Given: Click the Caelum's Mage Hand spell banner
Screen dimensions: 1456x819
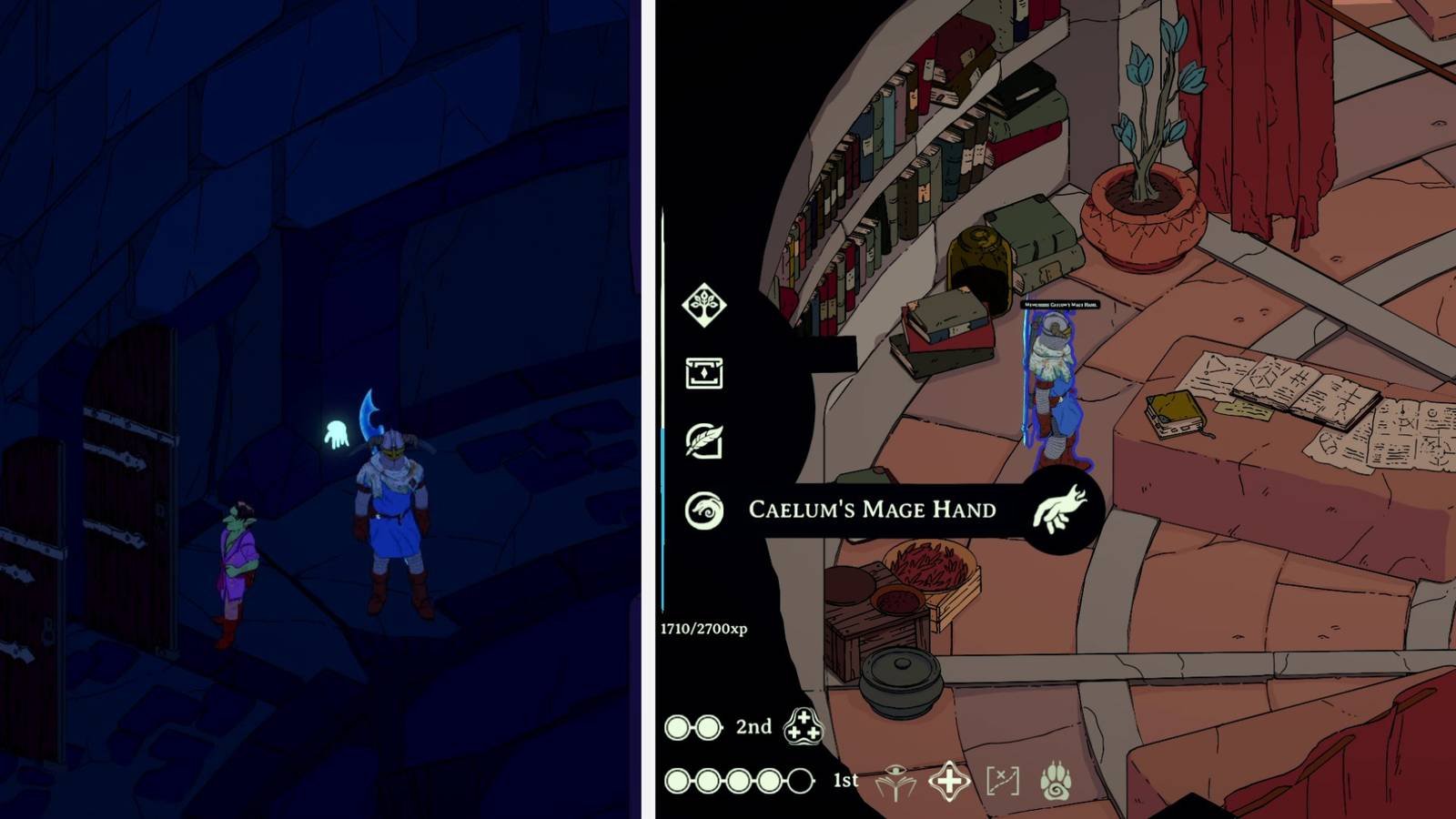Looking at the screenshot, I should click(874, 510).
